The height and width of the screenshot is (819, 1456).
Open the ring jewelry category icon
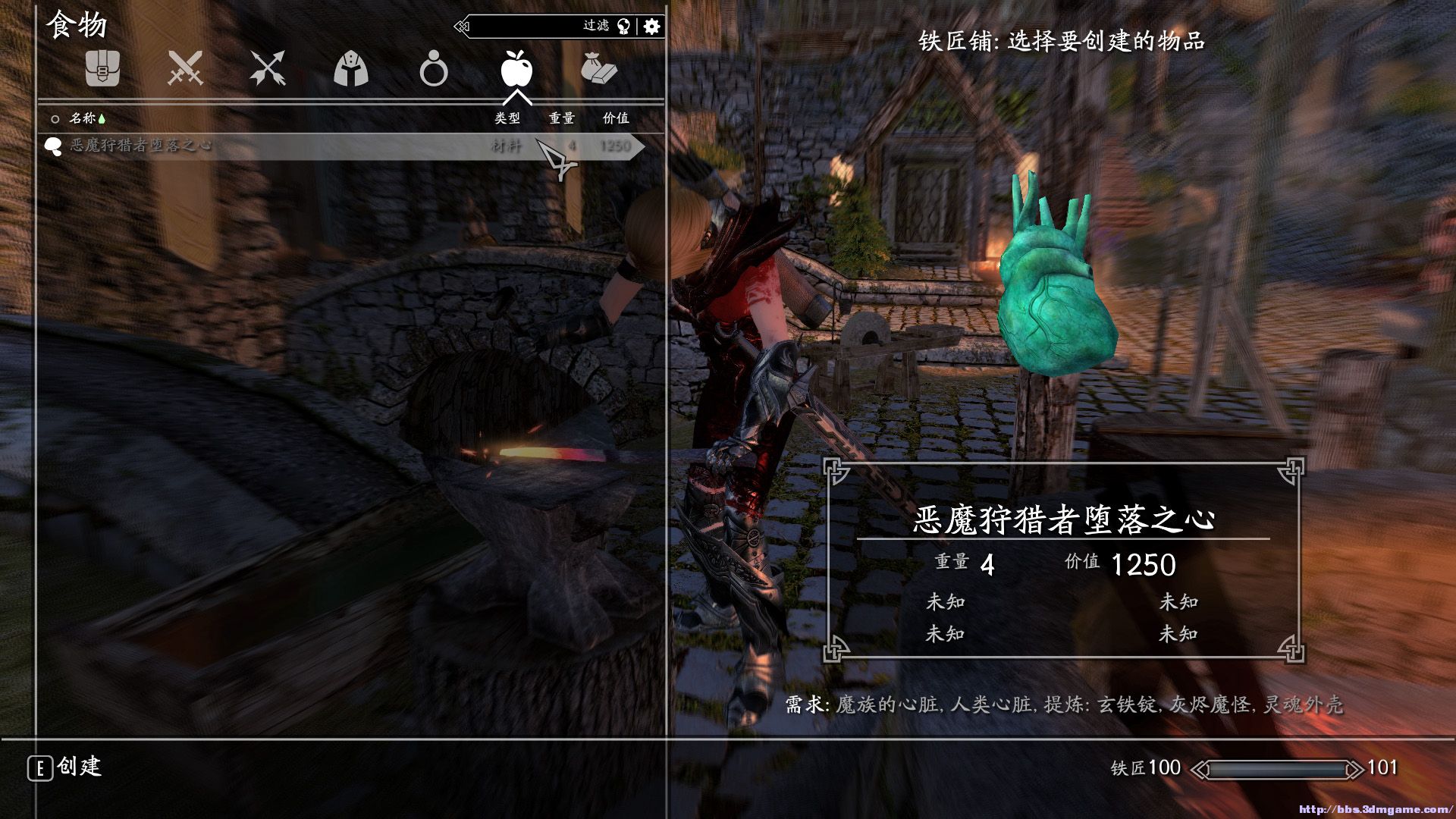point(434,69)
